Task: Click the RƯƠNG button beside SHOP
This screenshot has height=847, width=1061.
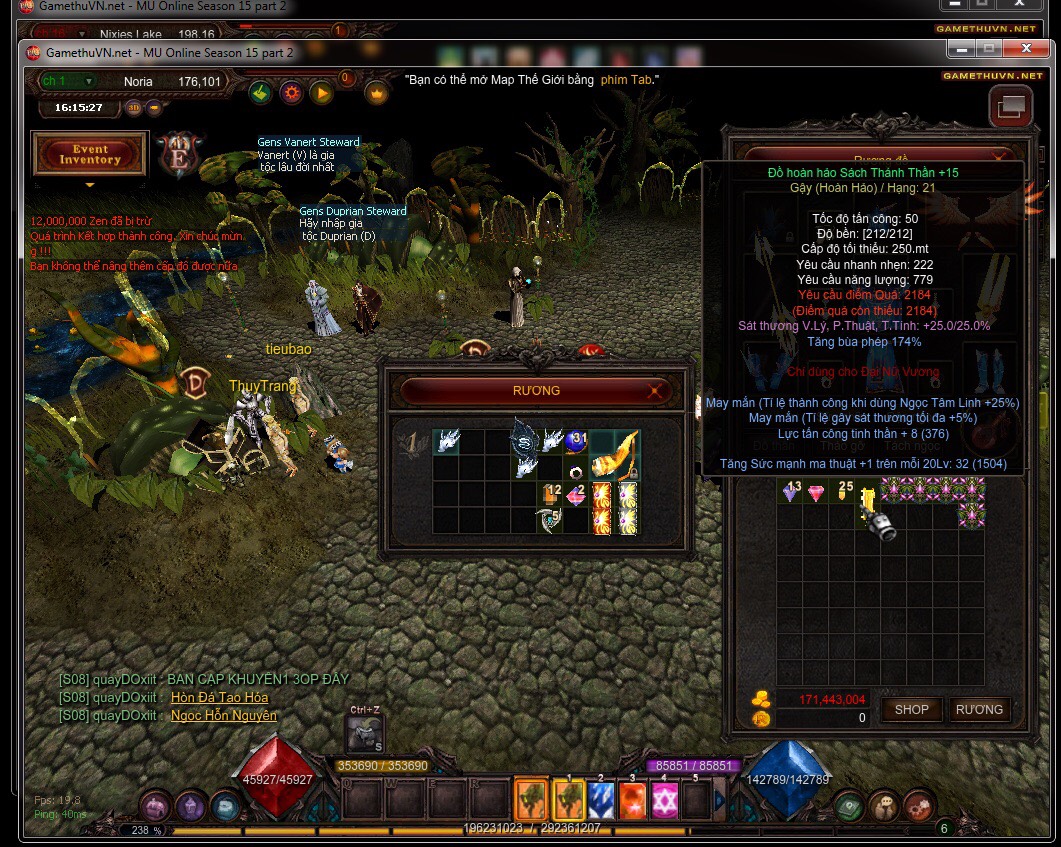Action: click(x=978, y=709)
